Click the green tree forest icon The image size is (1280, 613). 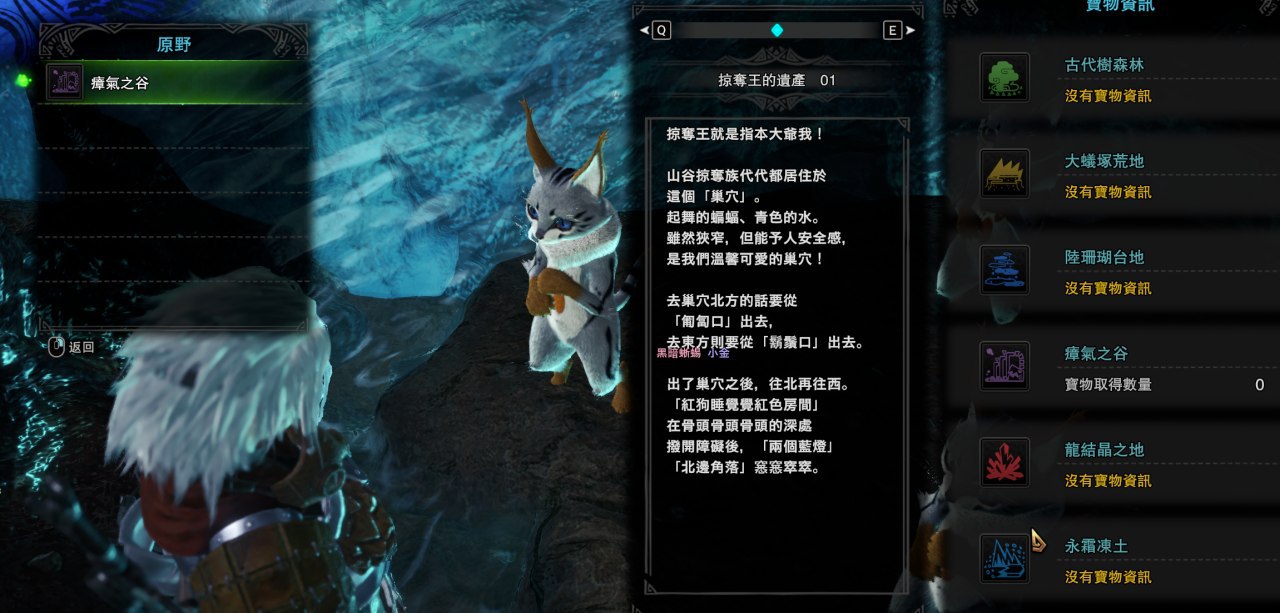tap(1004, 77)
